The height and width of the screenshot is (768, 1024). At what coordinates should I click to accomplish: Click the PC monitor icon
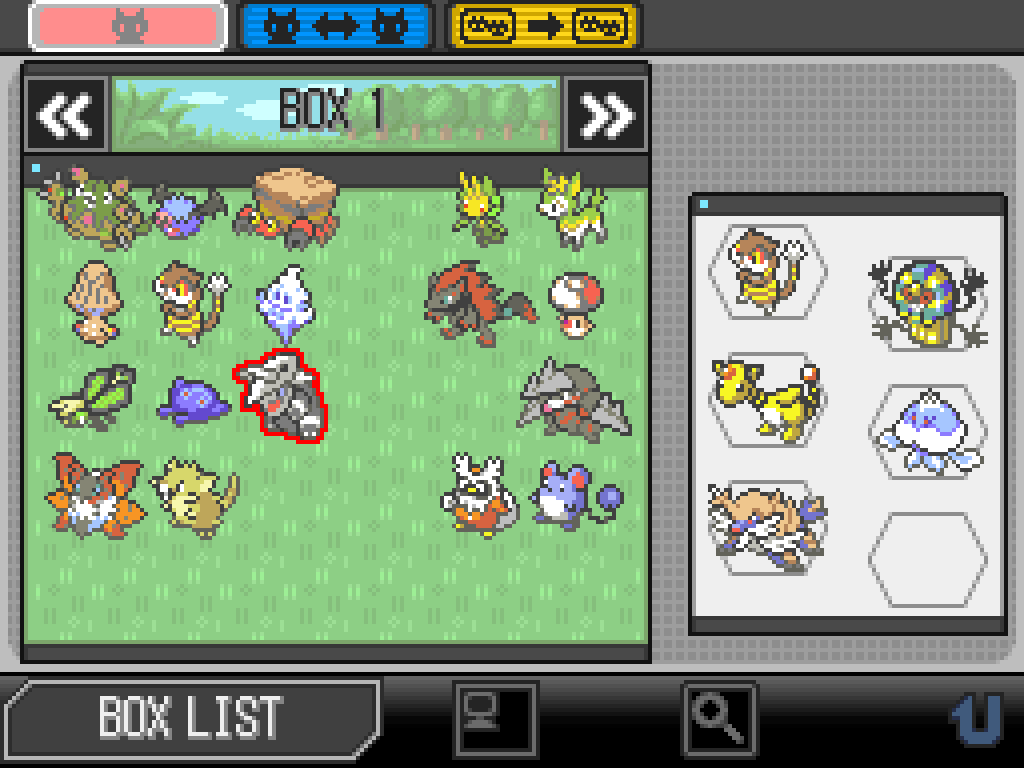tap(495, 716)
